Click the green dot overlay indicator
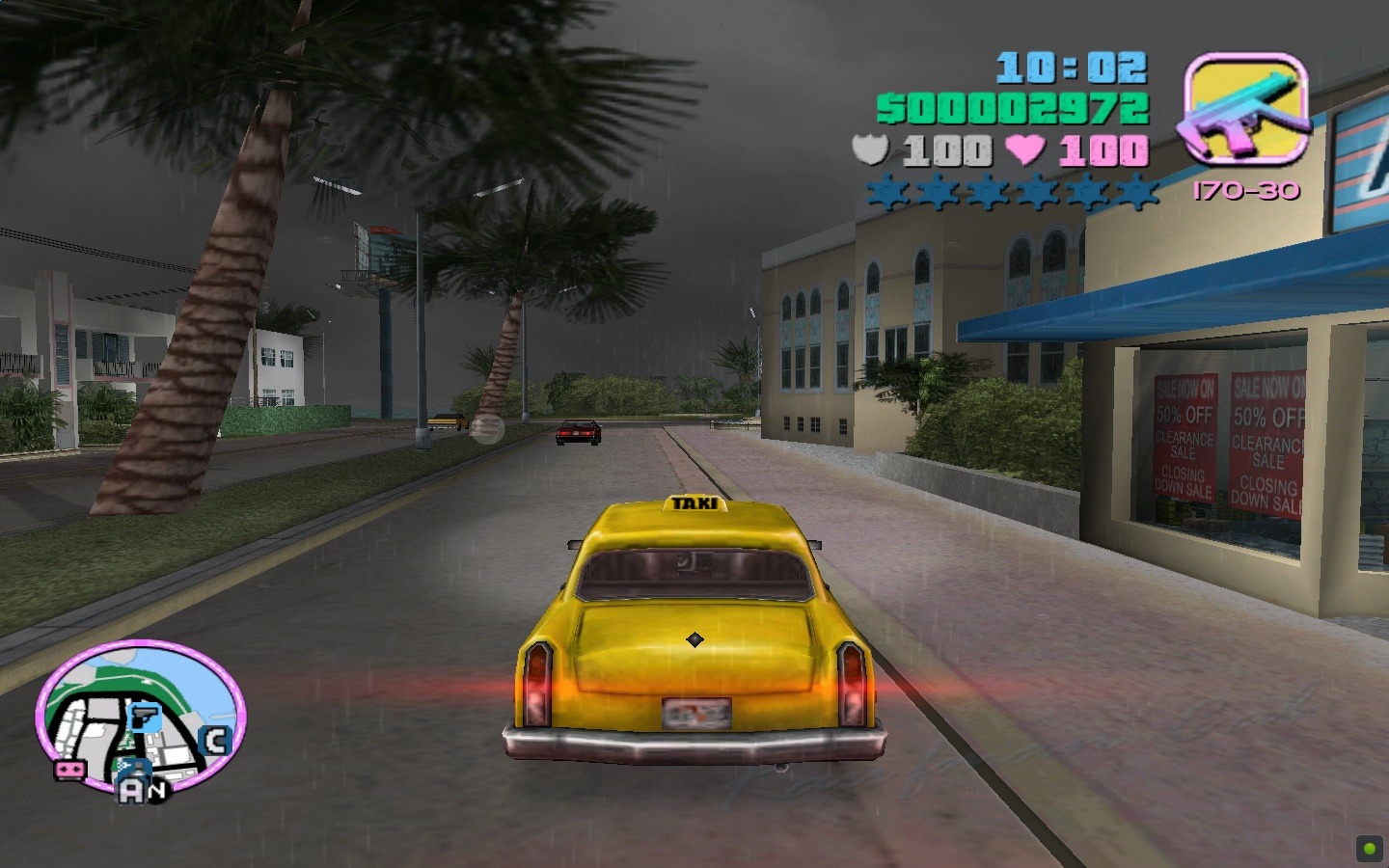 (1369, 849)
